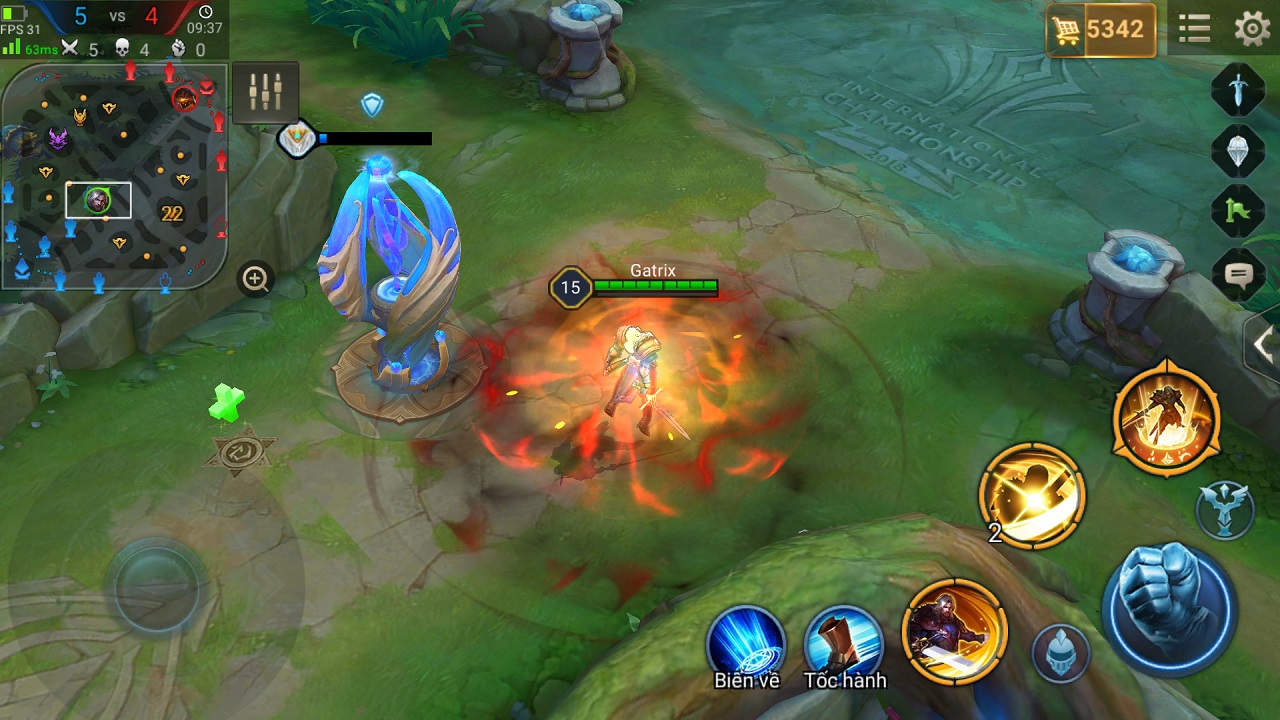1280x720 pixels.
Task: Expand the side panel arrow
Action: pyautogui.click(x=1263, y=345)
